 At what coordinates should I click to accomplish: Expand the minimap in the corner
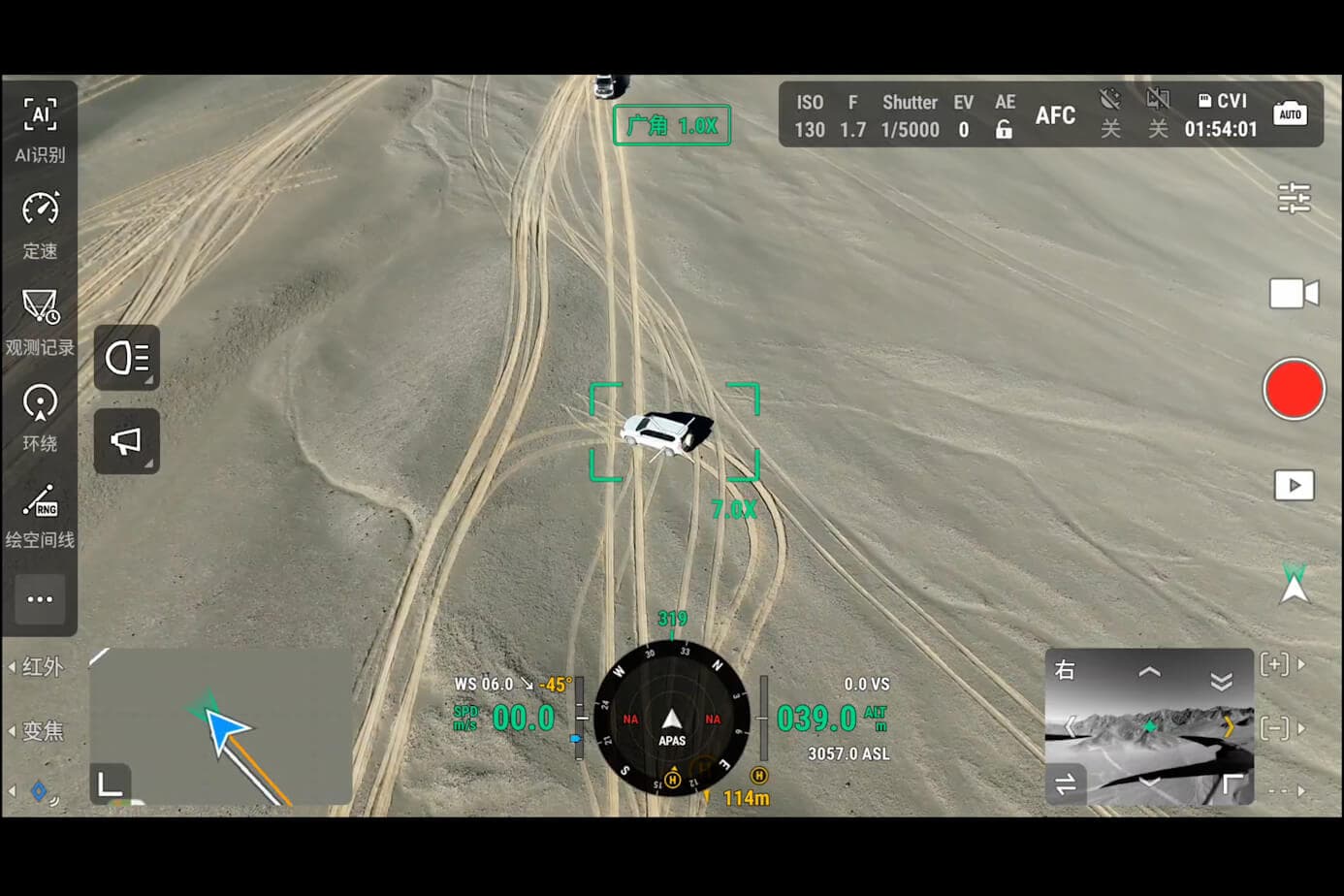[110, 784]
